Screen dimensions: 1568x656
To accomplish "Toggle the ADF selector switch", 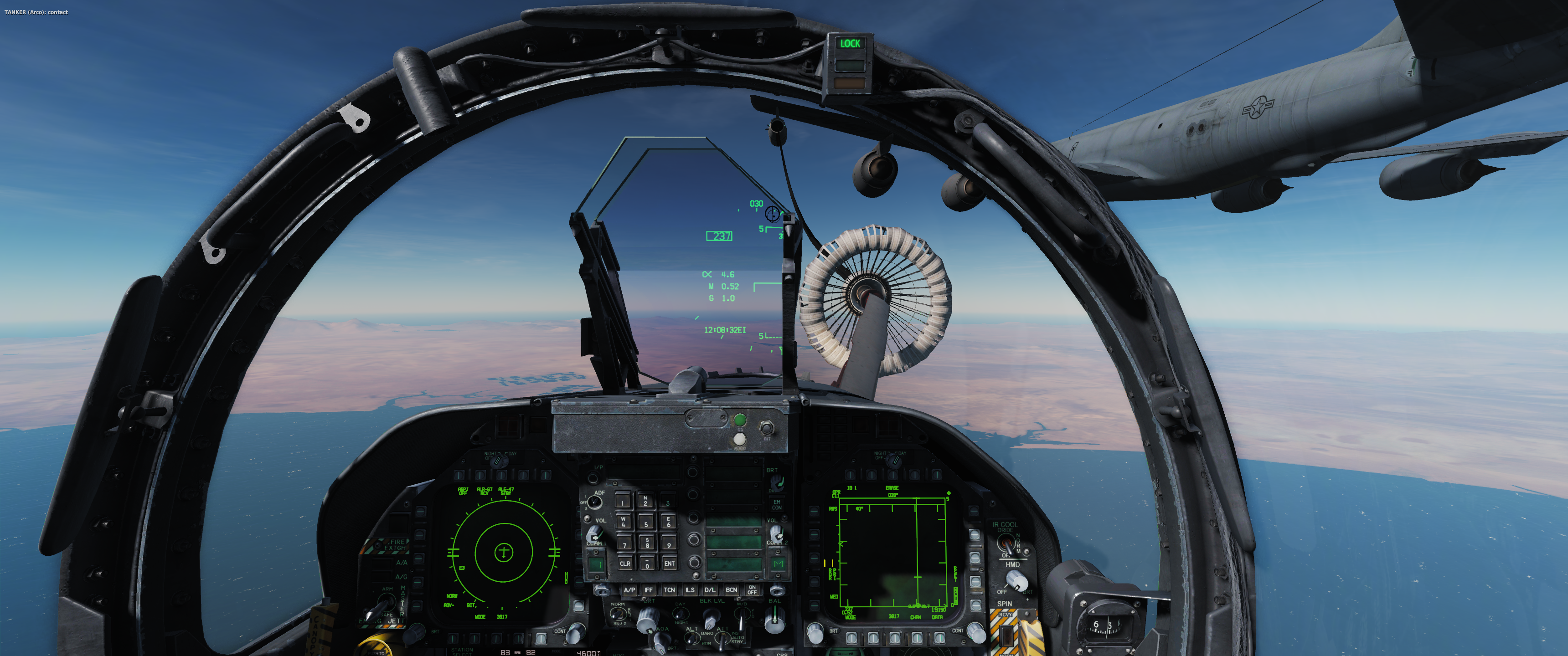I will pyautogui.click(x=595, y=502).
